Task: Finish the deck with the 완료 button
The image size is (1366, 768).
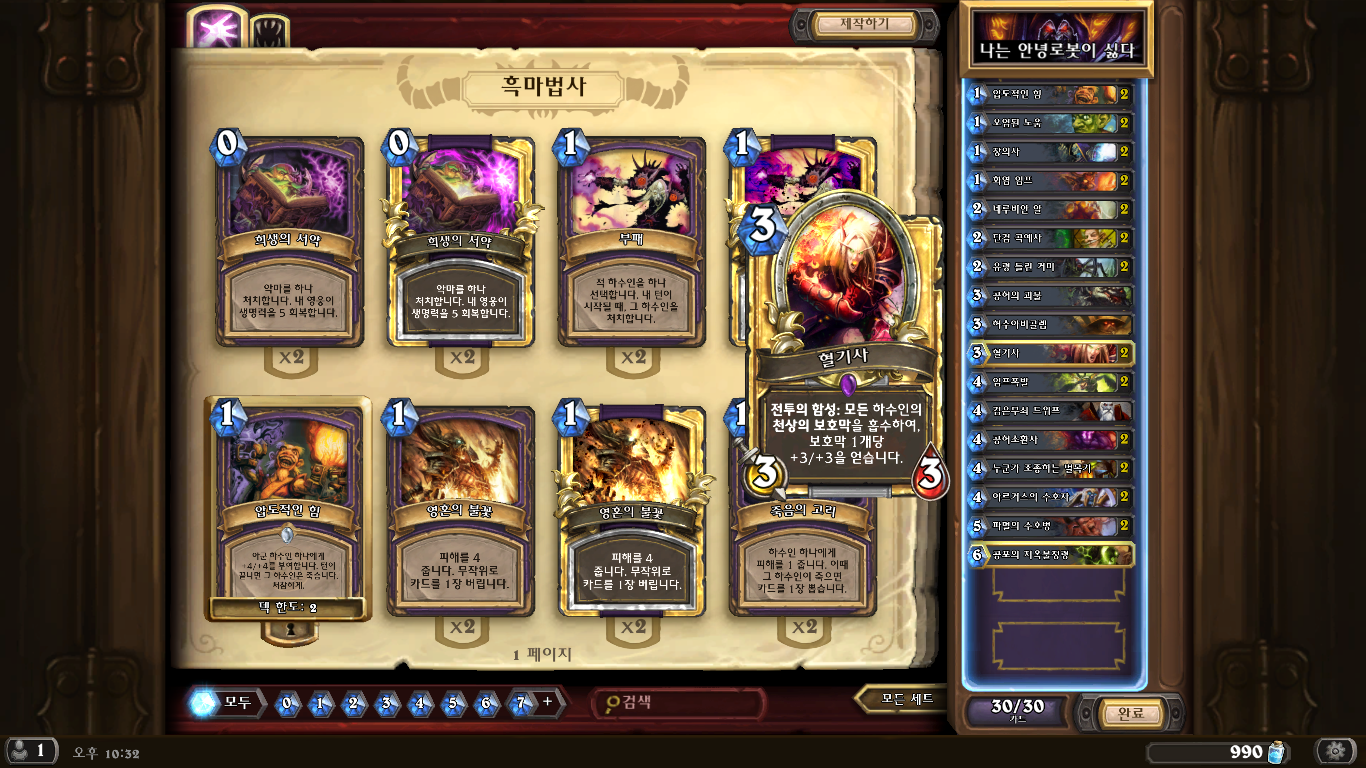Action: tap(1130, 713)
